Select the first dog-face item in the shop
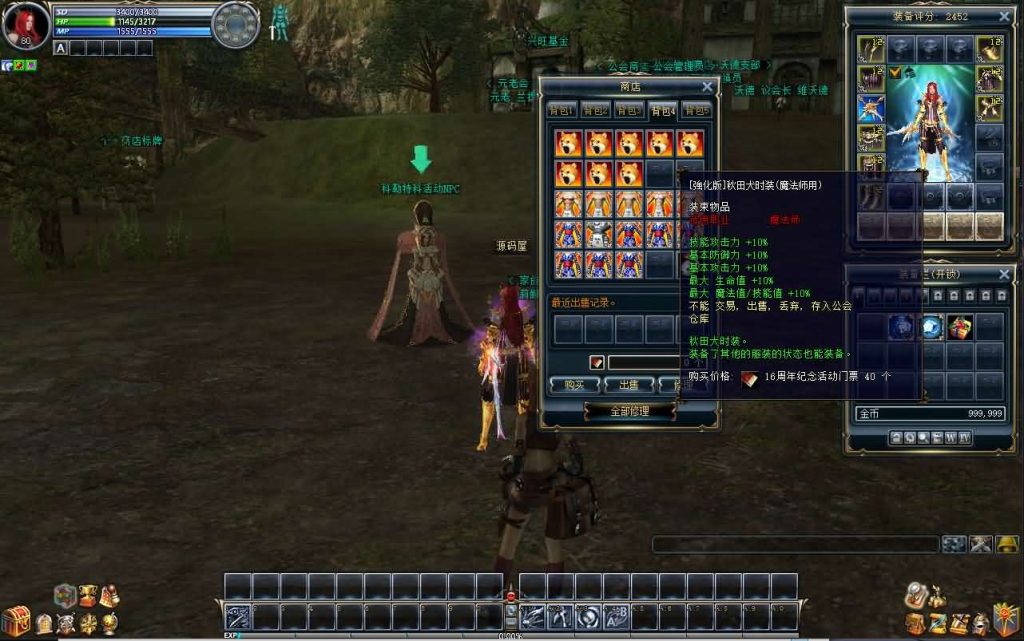This screenshot has width=1024, height=641. click(x=568, y=143)
